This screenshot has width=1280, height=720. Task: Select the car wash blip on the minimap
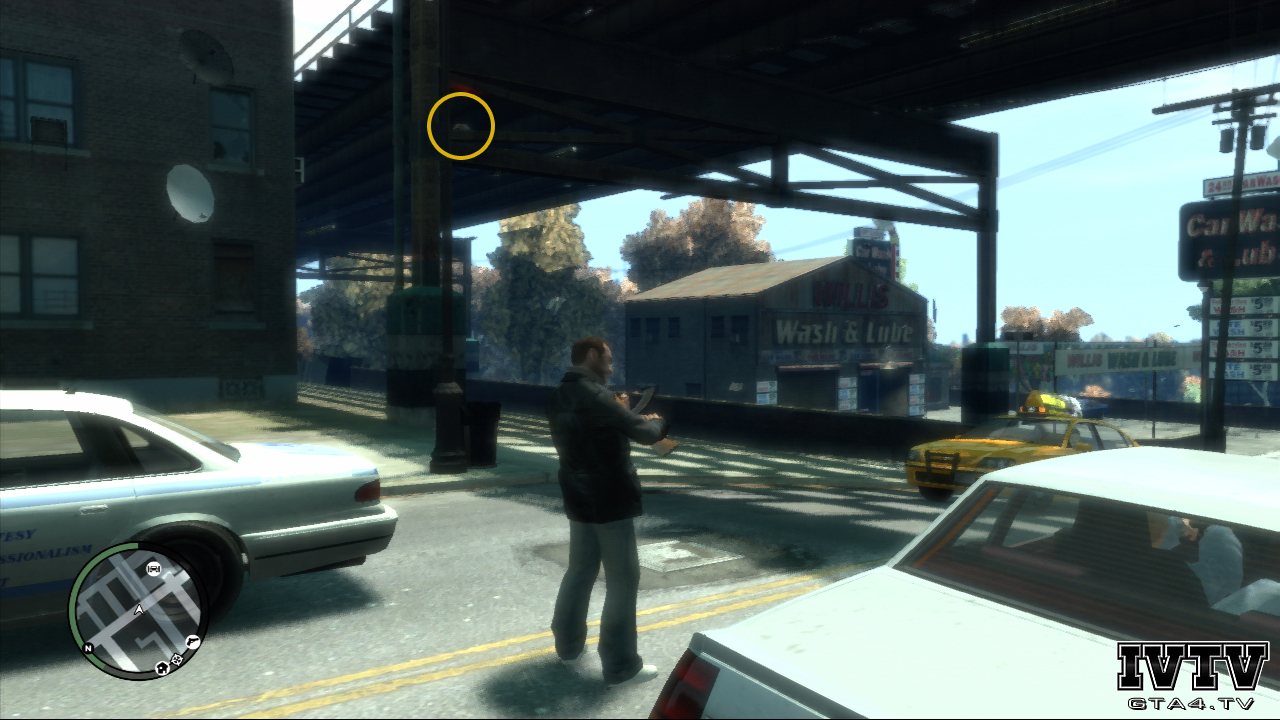[154, 568]
